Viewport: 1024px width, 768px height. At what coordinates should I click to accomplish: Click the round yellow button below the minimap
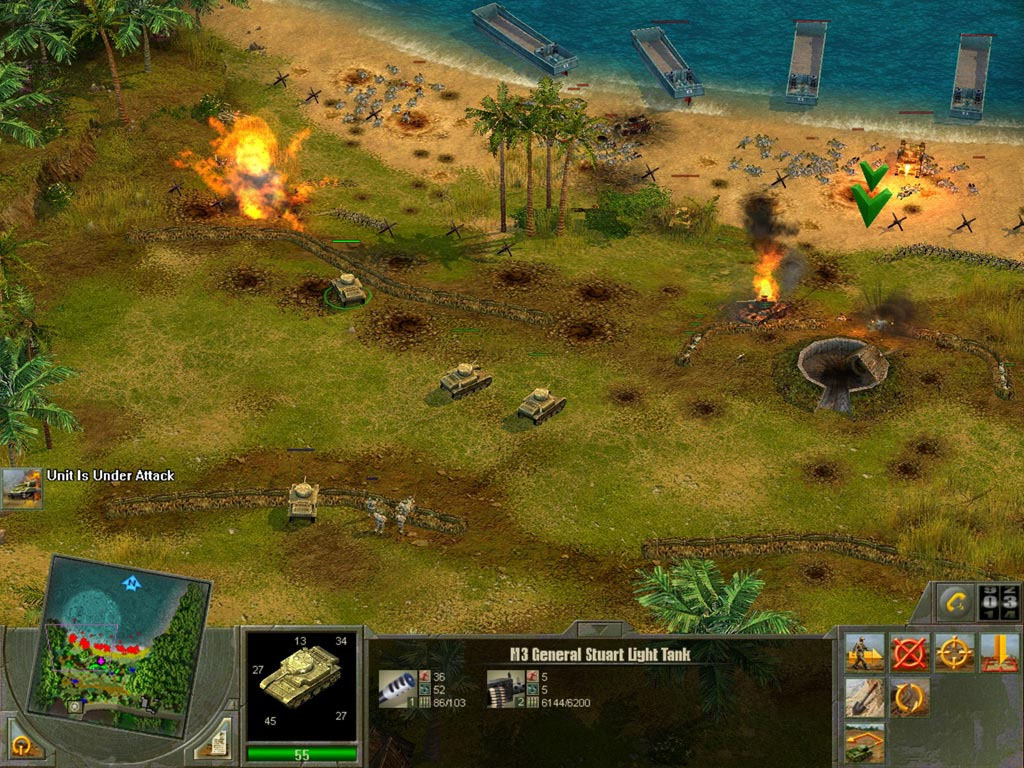click(20, 745)
